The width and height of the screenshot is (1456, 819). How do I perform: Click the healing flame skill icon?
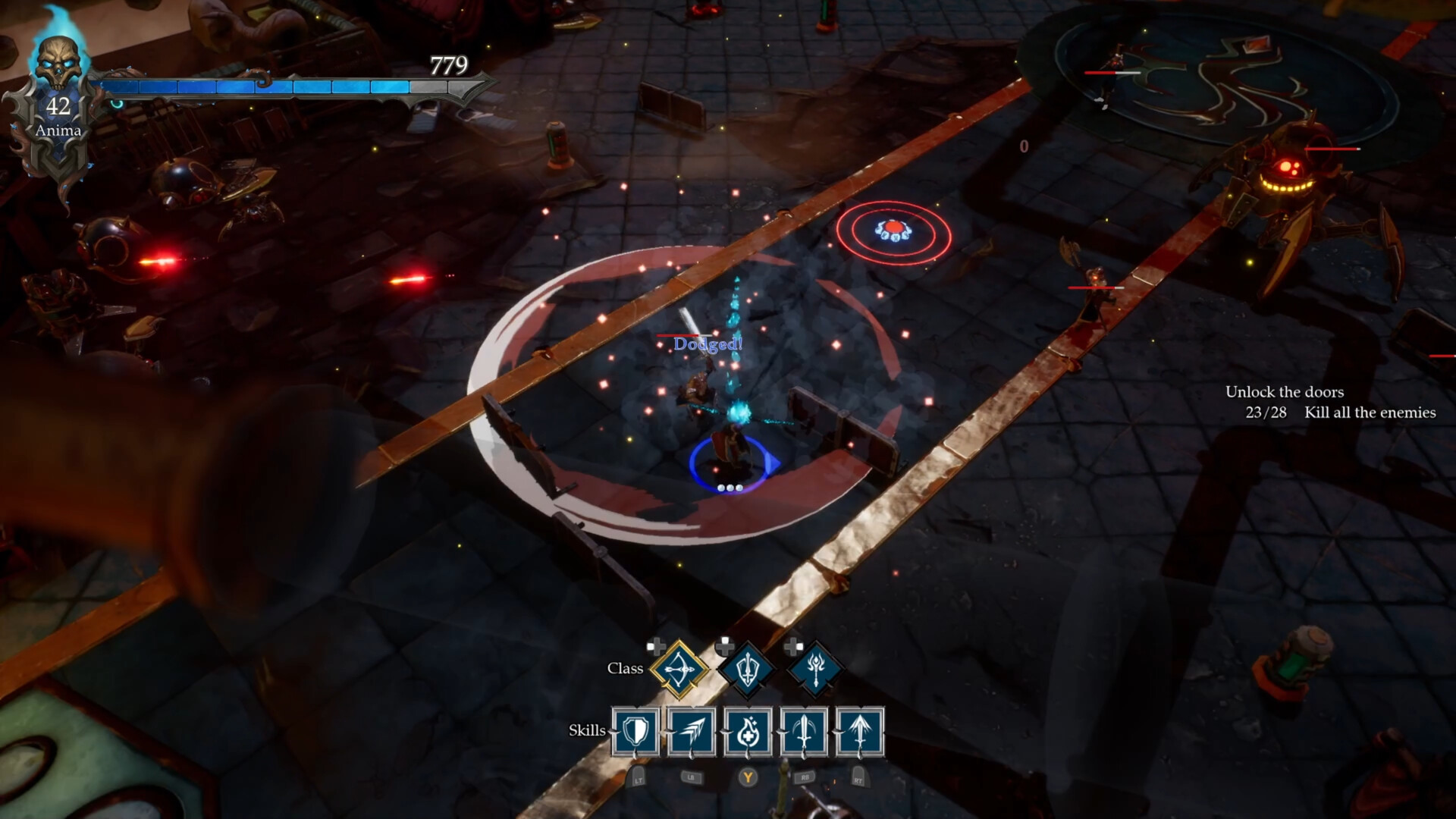pos(749,731)
